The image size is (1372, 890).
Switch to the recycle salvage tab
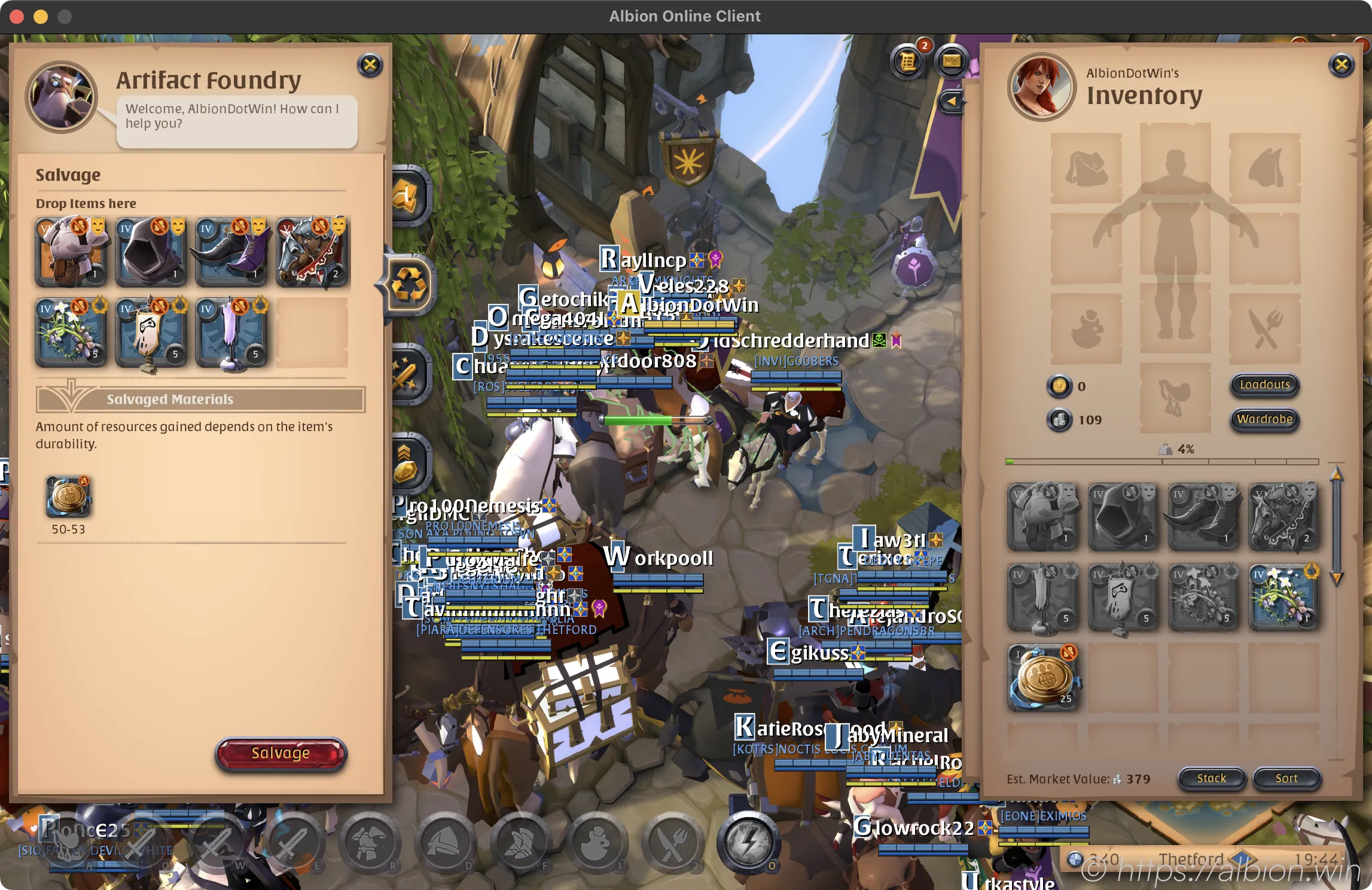click(409, 284)
